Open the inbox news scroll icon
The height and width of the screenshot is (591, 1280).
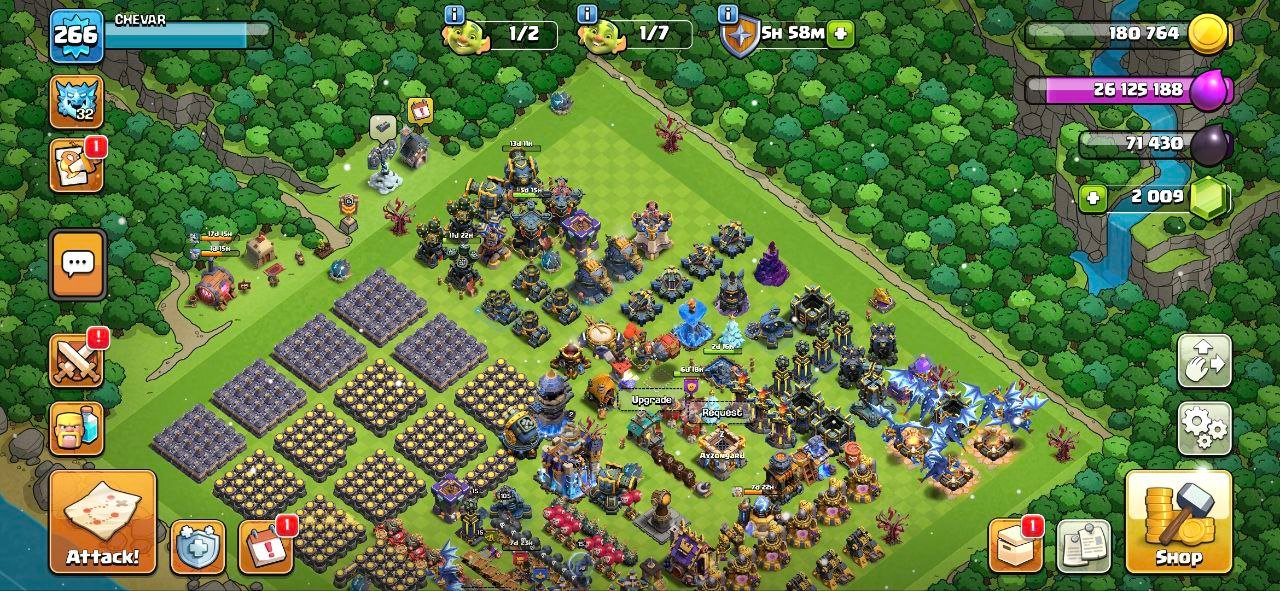pos(77,165)
